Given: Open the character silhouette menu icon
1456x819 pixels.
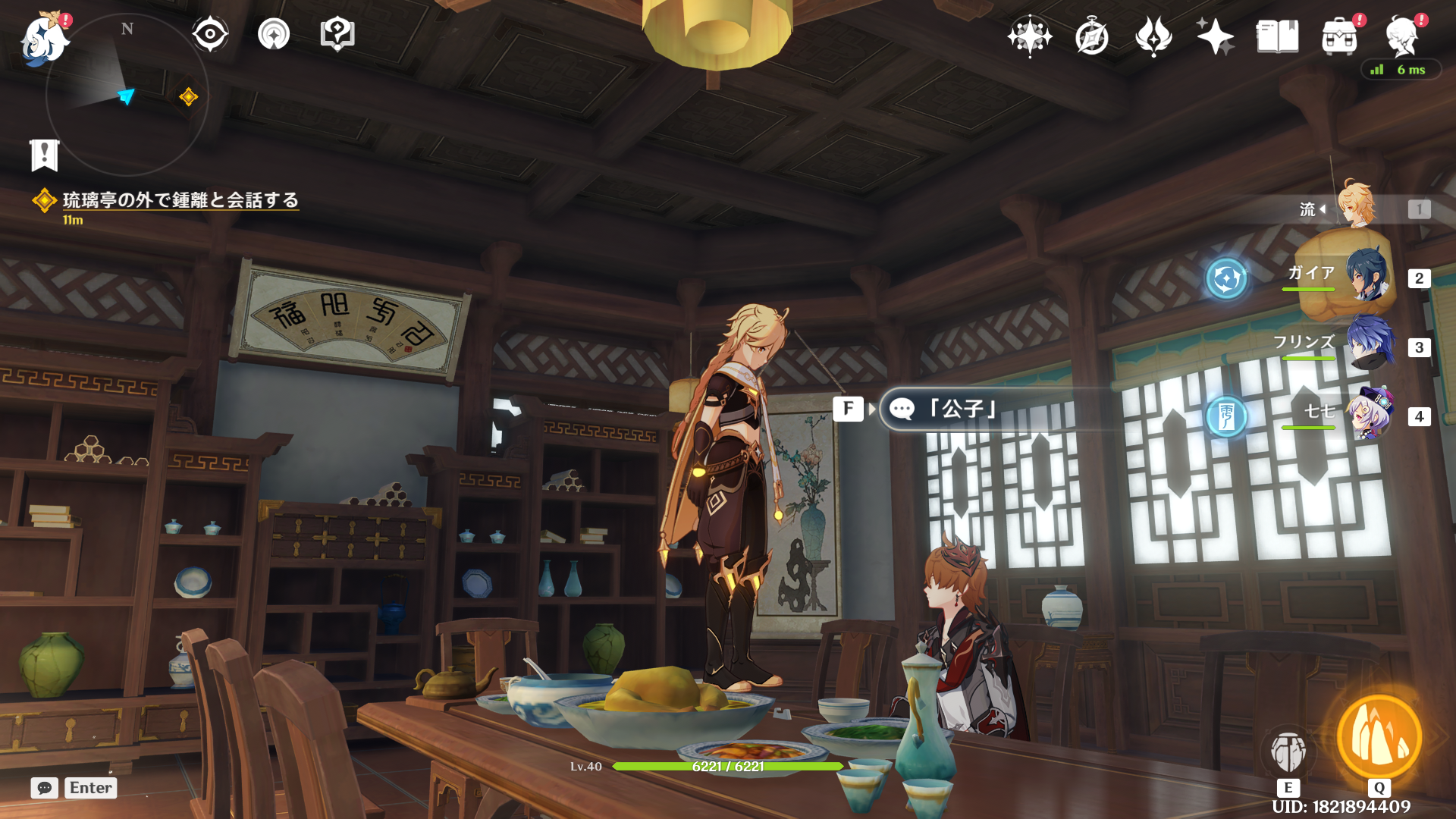Looking at the screenshot, I should [1401, 36].
